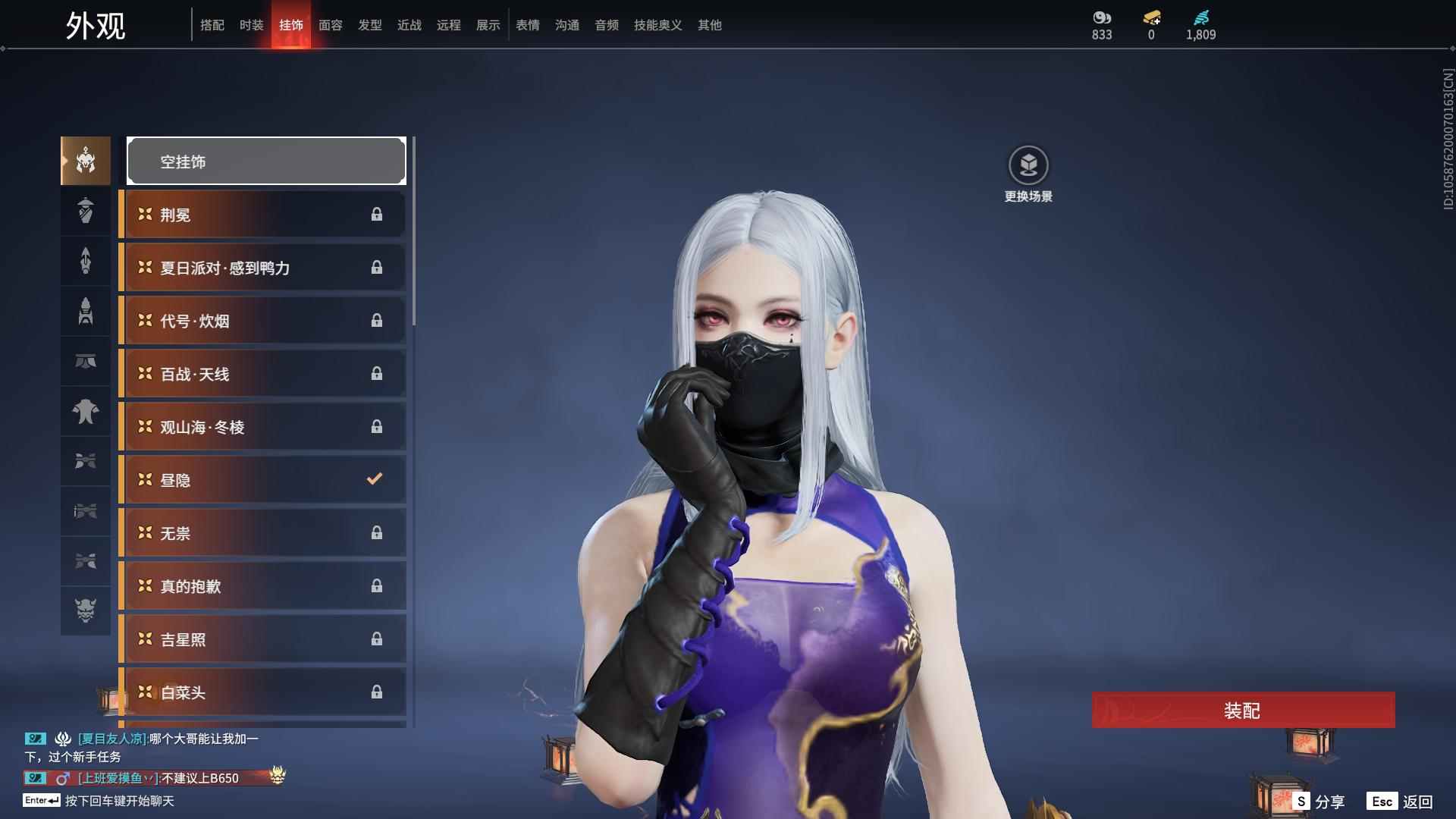1456x819 pixels.
Task: Switch to the 发型 hairstyle tab
Action: click(370, 25)
